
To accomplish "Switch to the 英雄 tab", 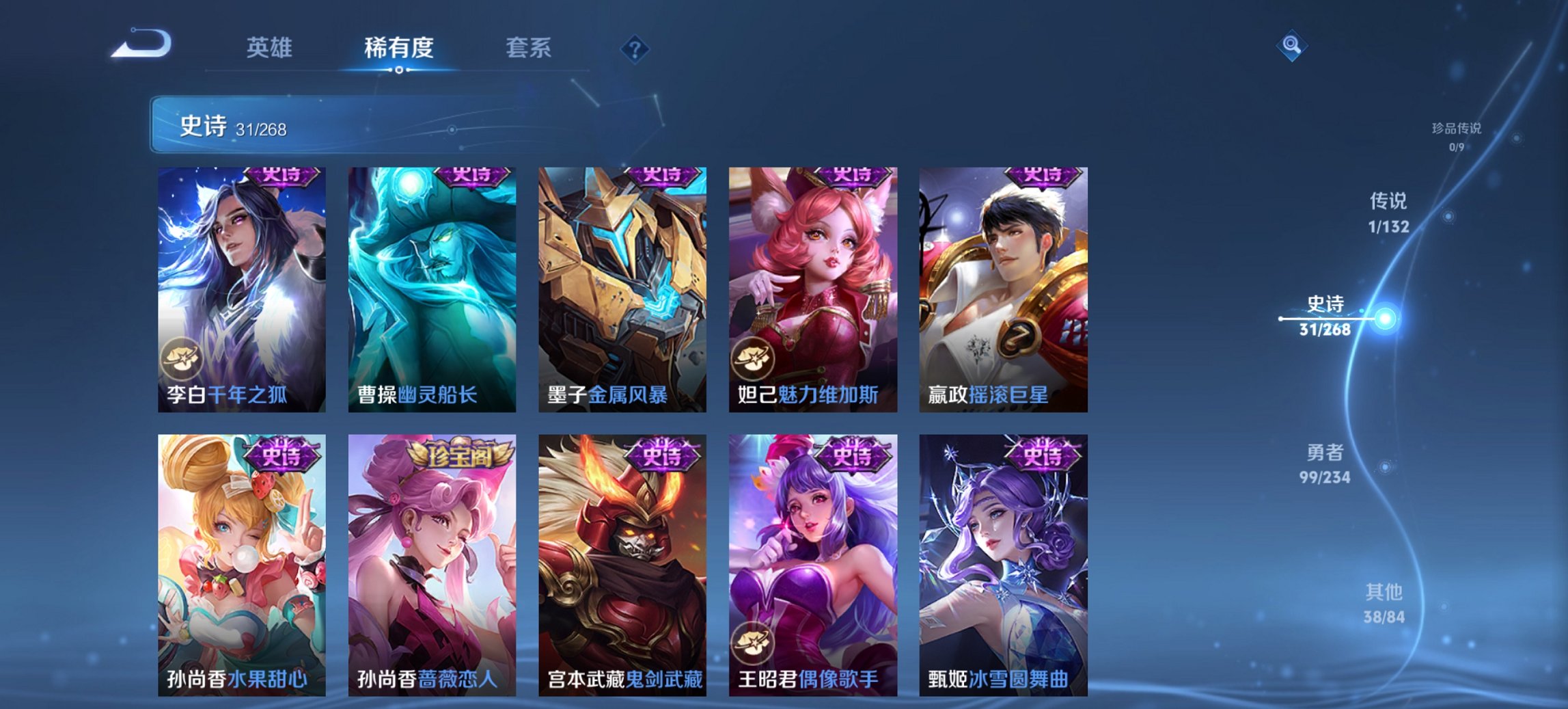I will pyautogui.click(x=270, y=48).
